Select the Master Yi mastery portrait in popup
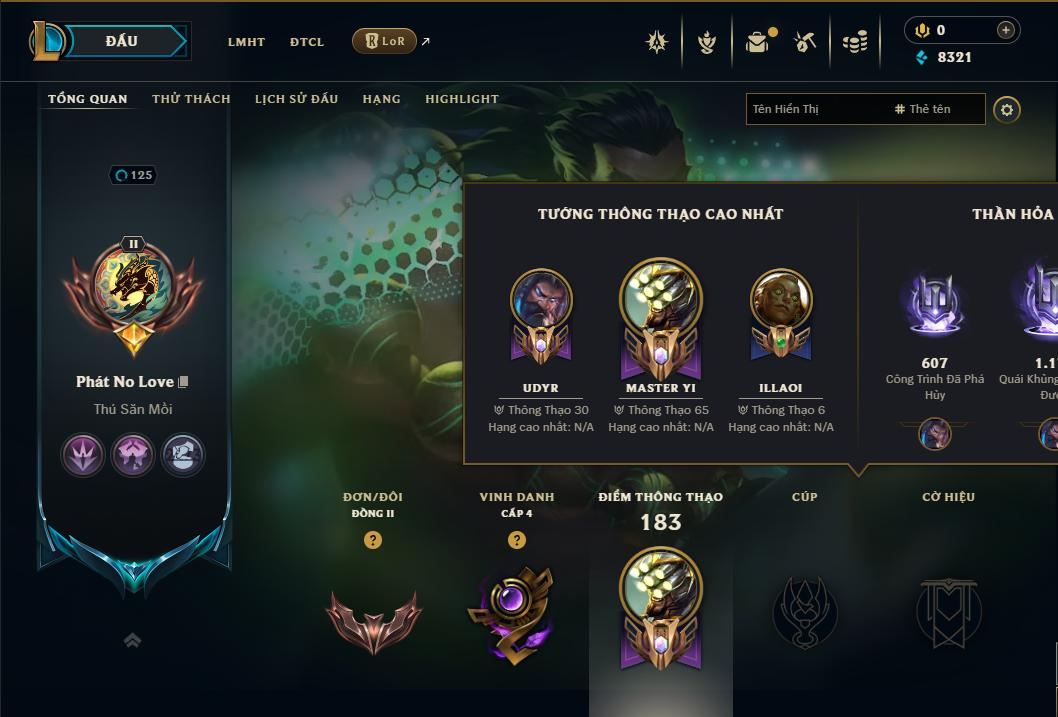Image resolution: width=1058 pixels, height=717 pixels. [661, 301]
